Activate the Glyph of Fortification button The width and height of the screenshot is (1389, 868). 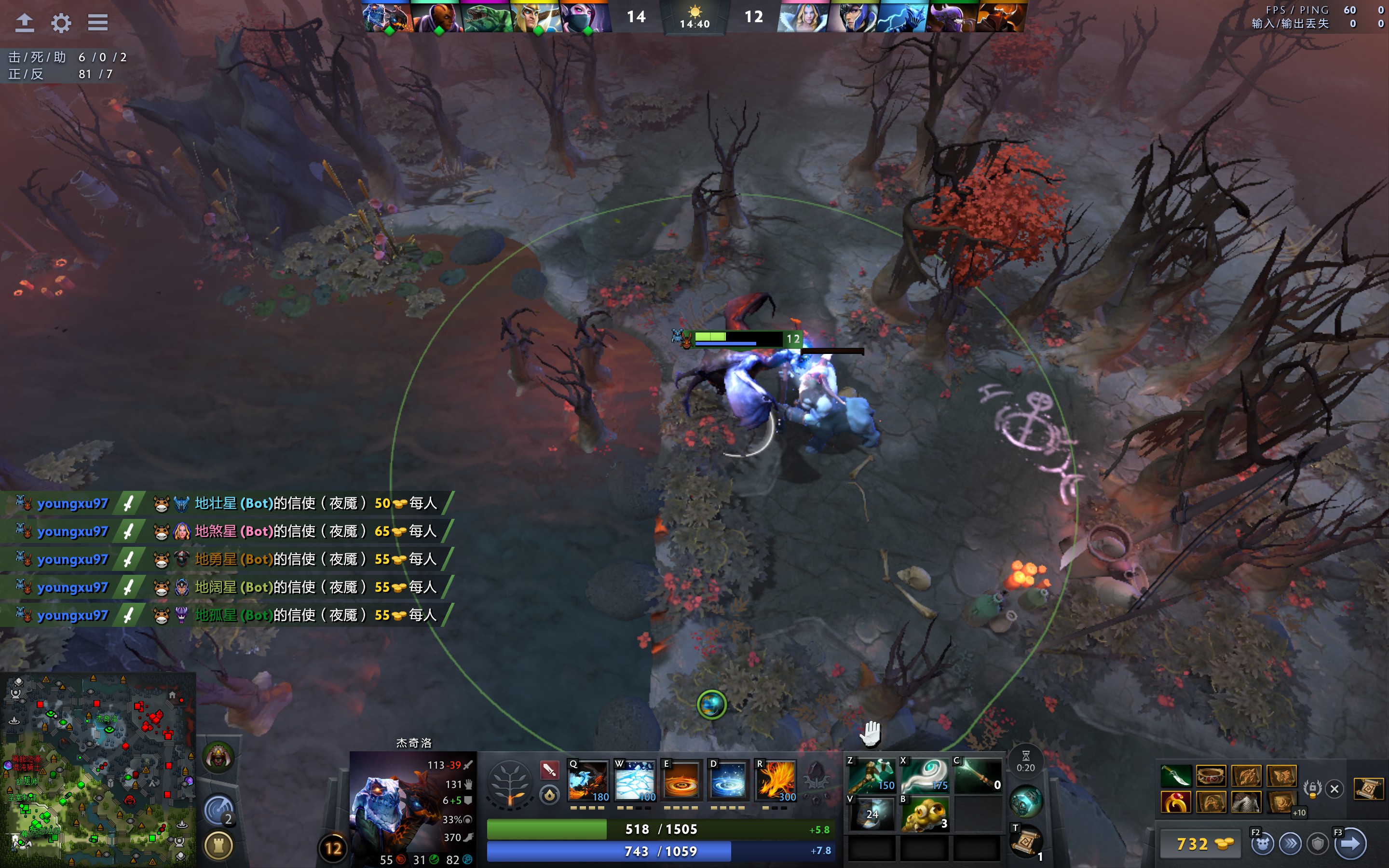[x=218, y=844]
